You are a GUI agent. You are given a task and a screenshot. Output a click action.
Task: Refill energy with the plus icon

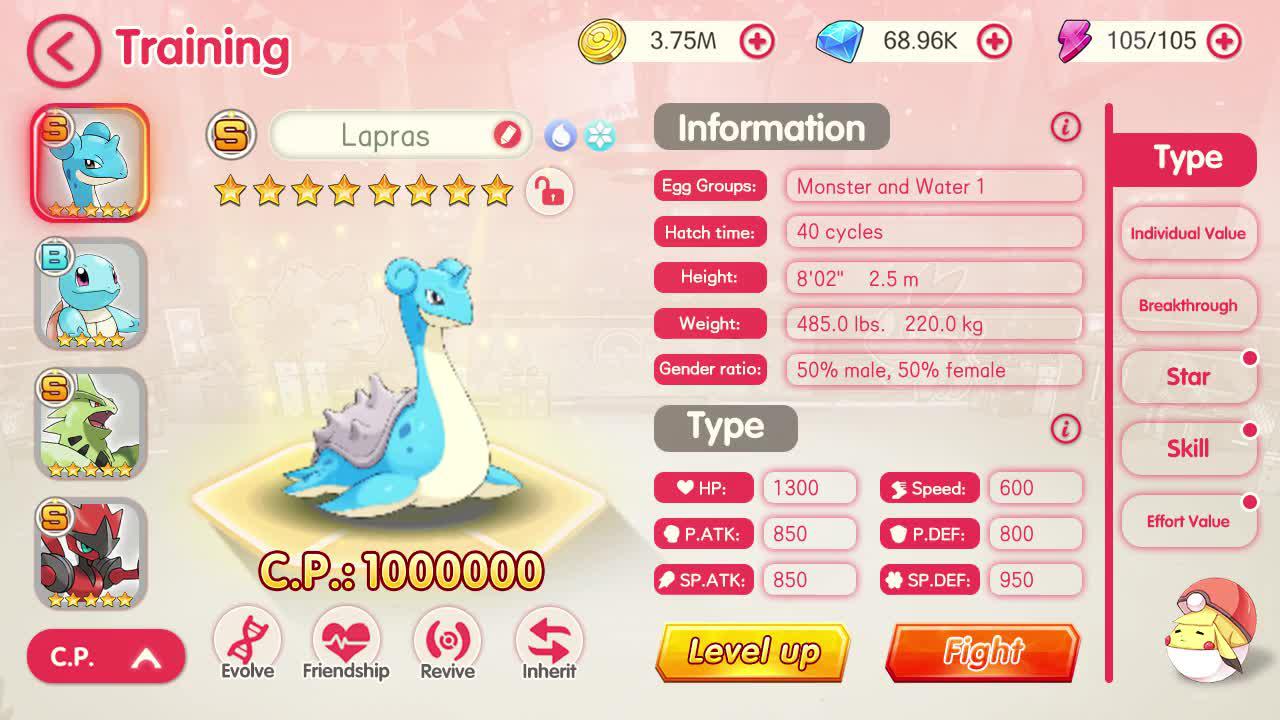1225,42
